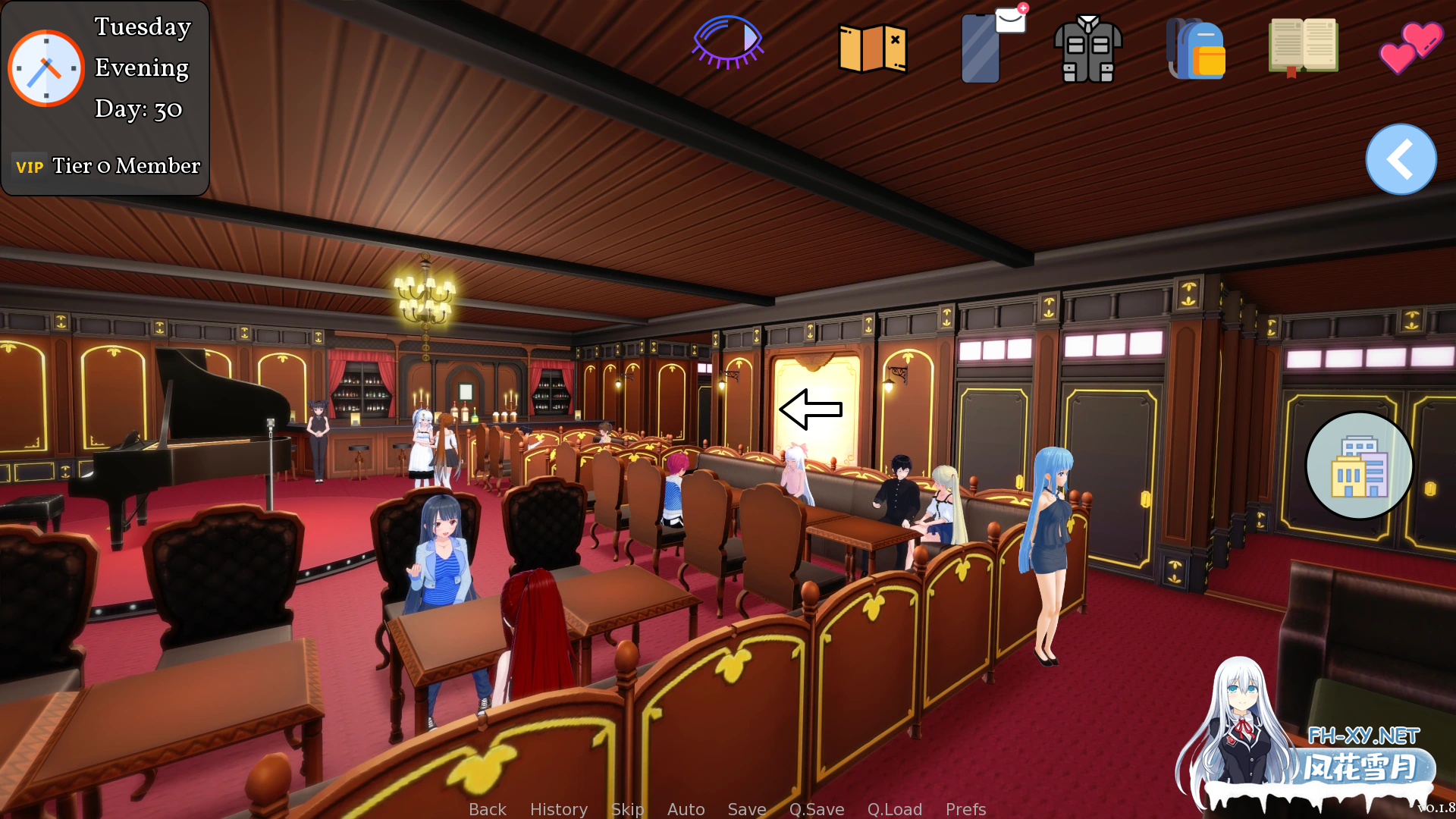Click the Q.Load button

(x=895, y=809)
